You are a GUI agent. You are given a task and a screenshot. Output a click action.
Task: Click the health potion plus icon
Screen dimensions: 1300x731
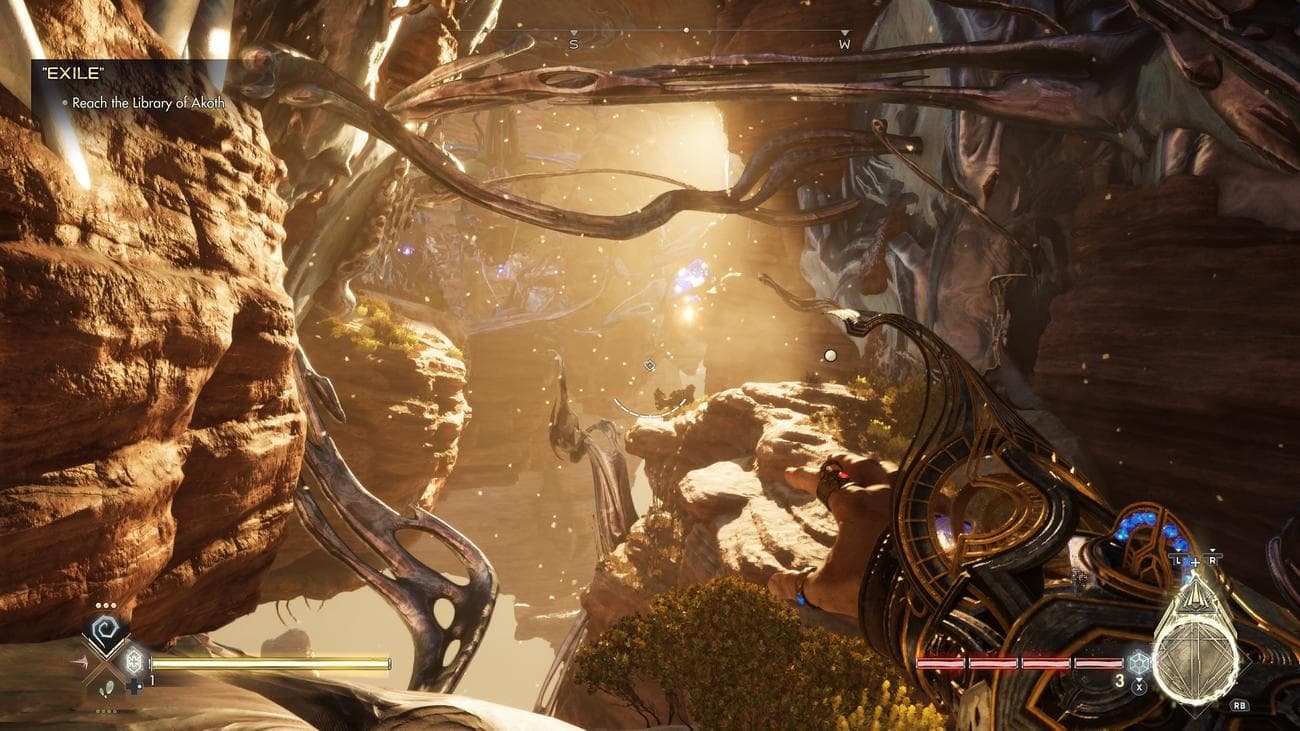pyautogui.click(x=135, y=686)
